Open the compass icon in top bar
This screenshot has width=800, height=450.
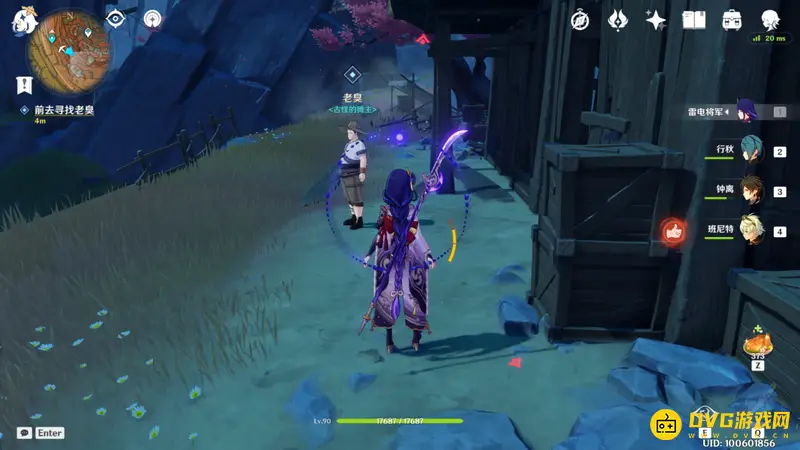pyautogui.click(x=580, y=20)
